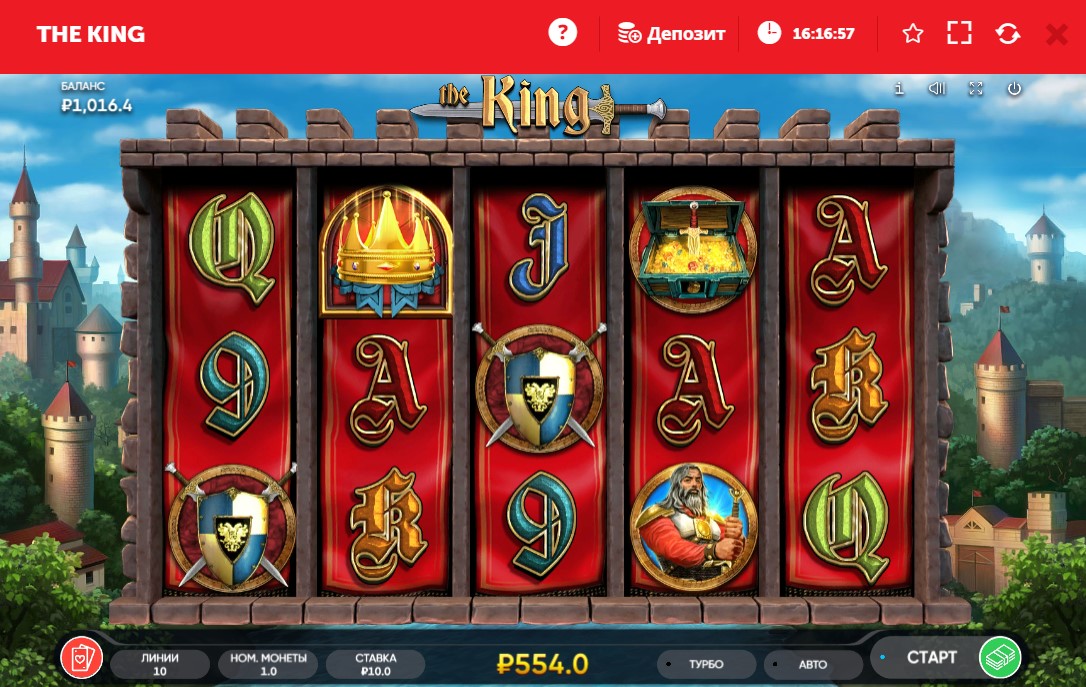Toggle the ТУРБО turbo mode

(x=706, y=664)
